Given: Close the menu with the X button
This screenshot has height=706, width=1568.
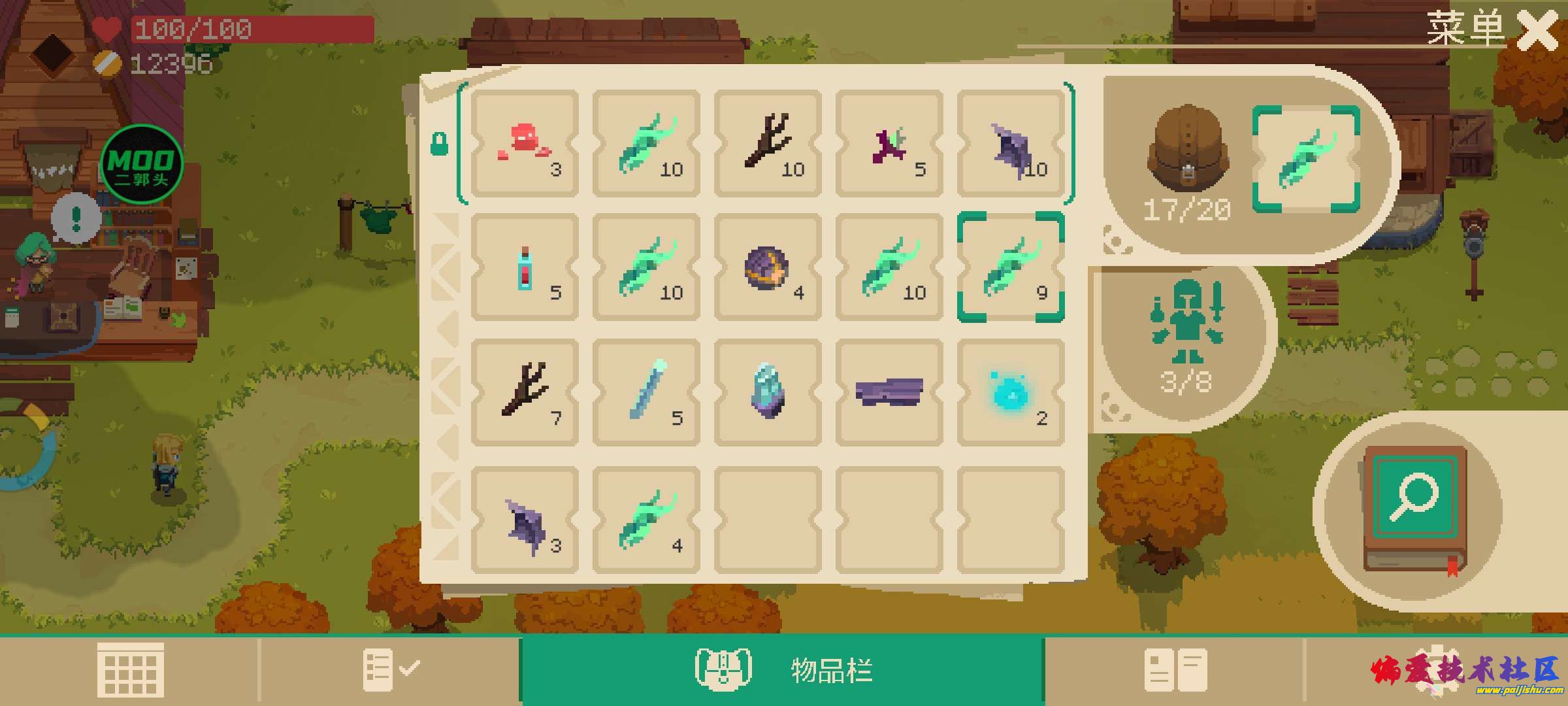Looking at the screenshot, I should (x=1537, y=30).
